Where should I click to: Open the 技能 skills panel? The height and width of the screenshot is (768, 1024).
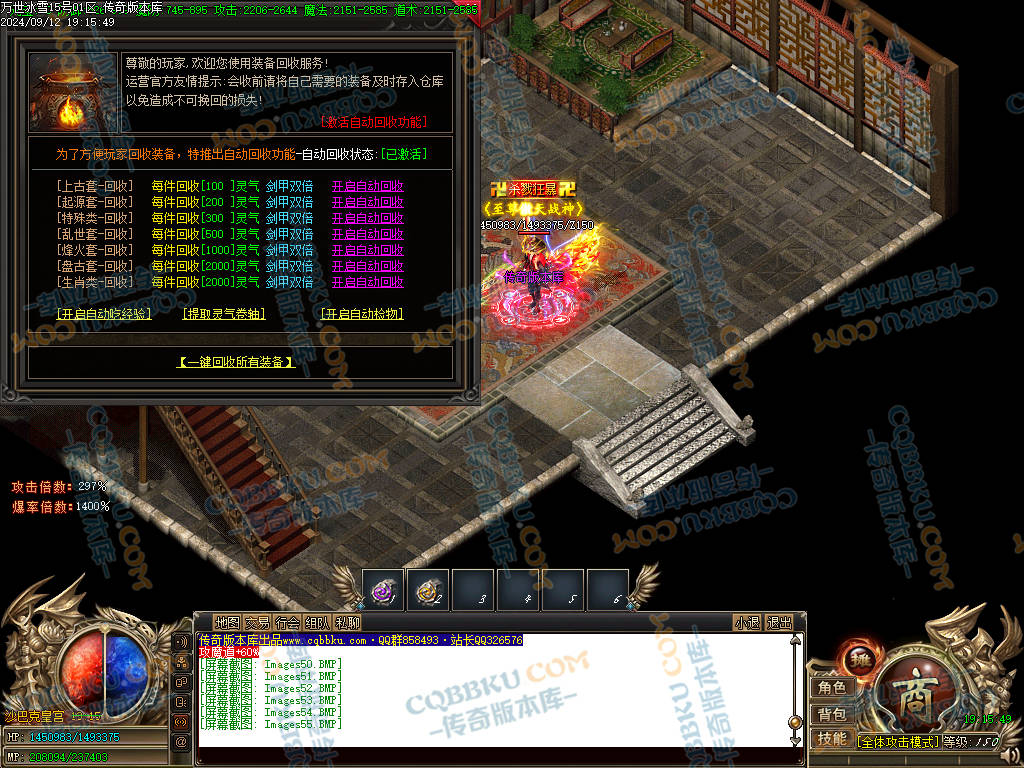pyautogui.click(x=832, y=739)
